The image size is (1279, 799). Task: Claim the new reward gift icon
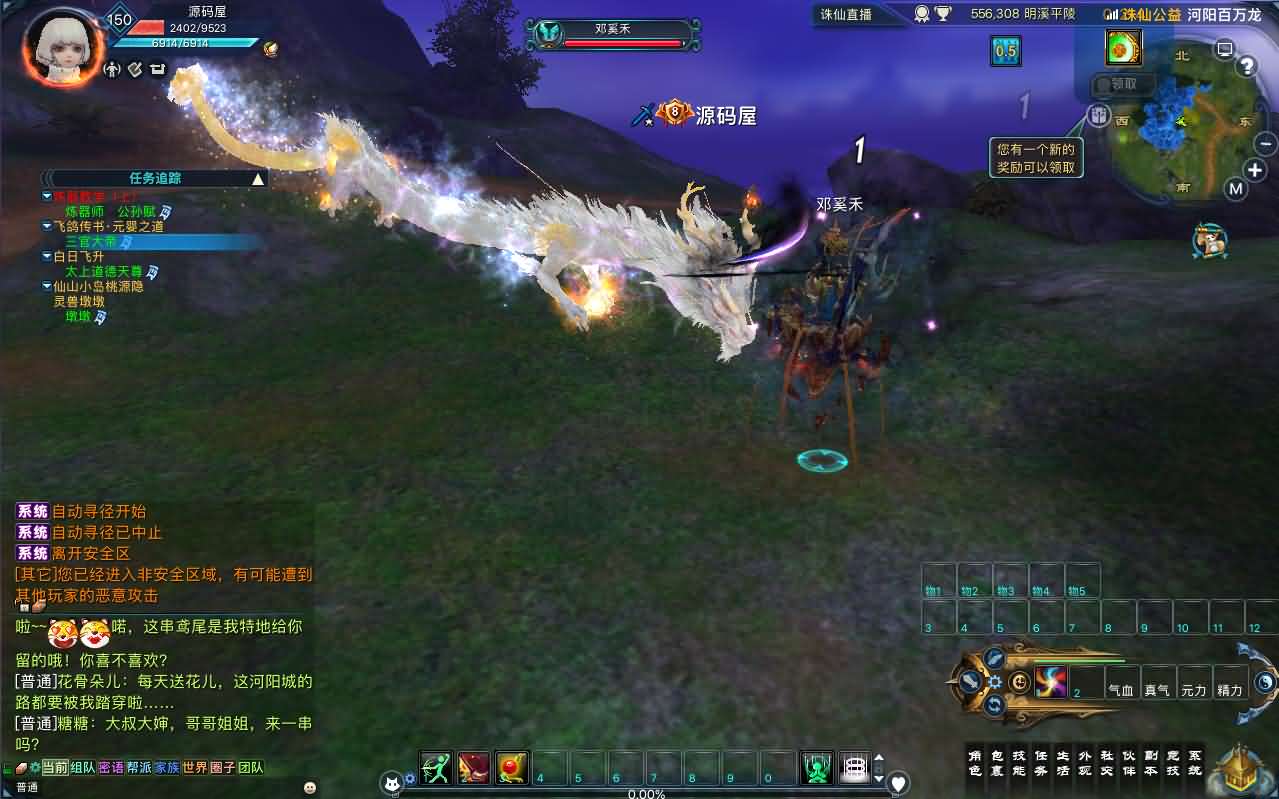(1124, 47)
